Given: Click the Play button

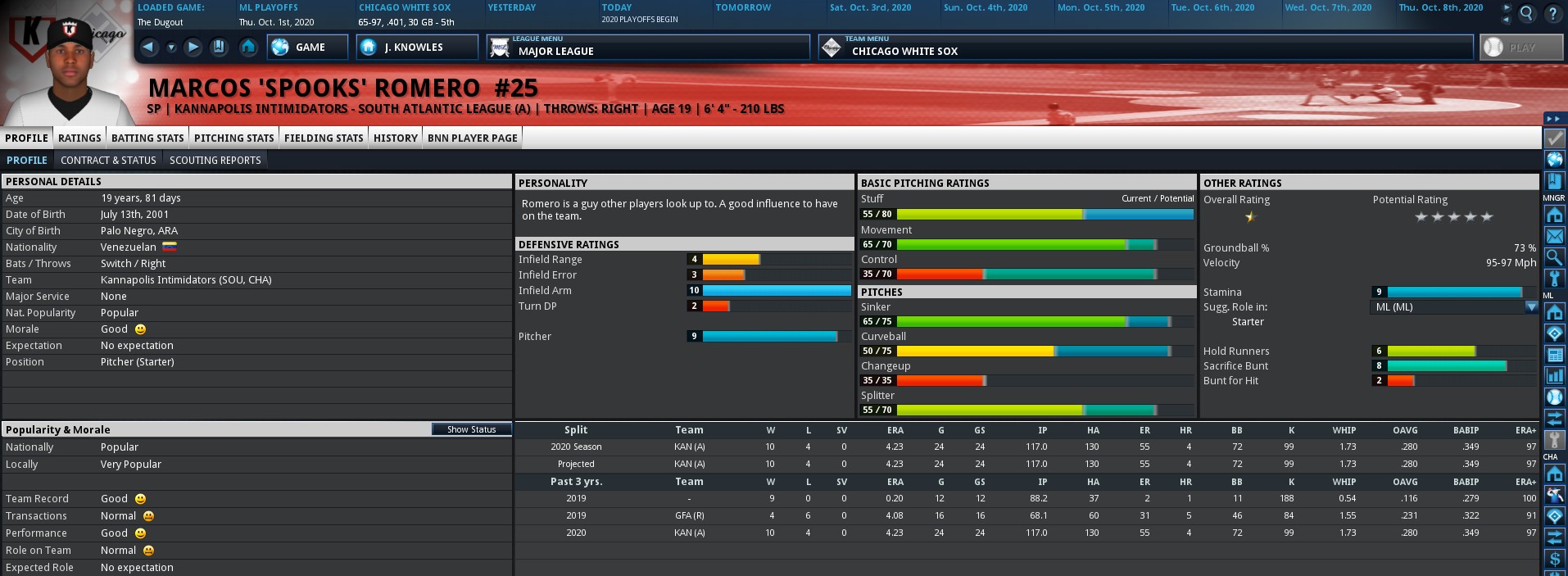Looking at the screenshot, I should (x=1521, y=48).
